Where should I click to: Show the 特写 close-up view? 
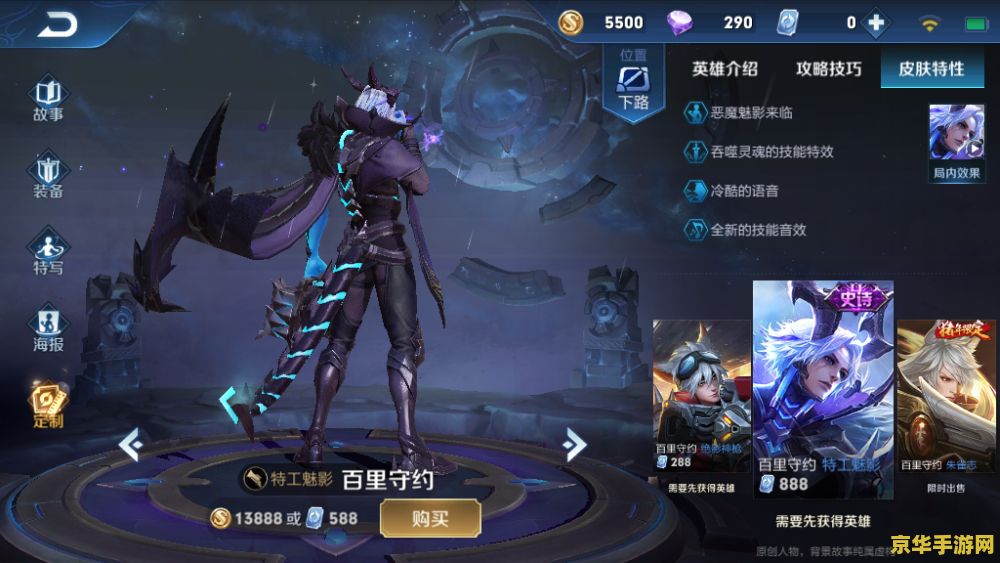coord(48,251)
